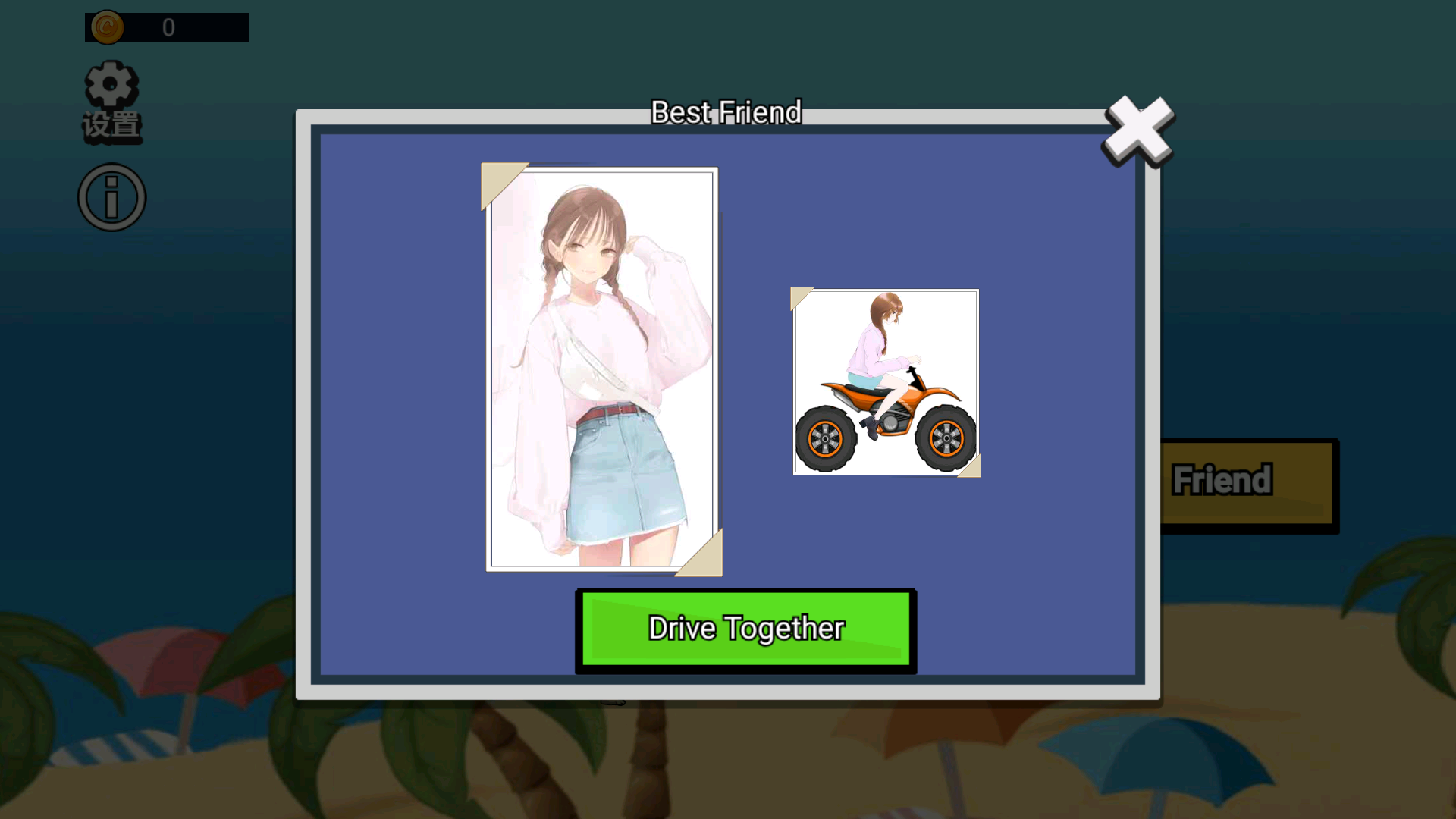Tap the 设置 label below the gear
Screen dimensions: 1456x819
point(111,125)
